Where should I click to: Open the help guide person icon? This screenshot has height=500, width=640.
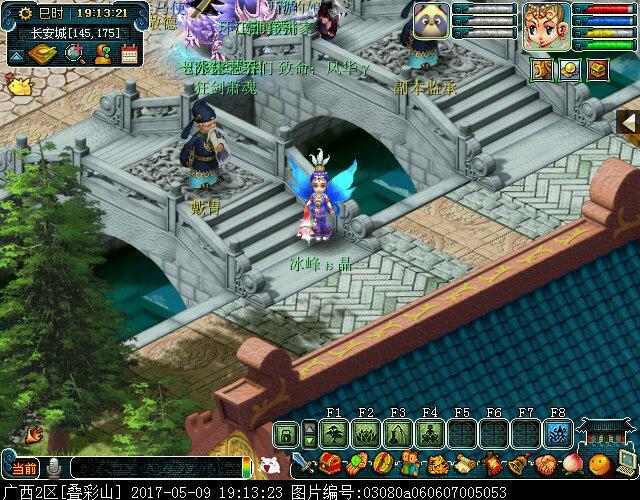click(102, 54)
